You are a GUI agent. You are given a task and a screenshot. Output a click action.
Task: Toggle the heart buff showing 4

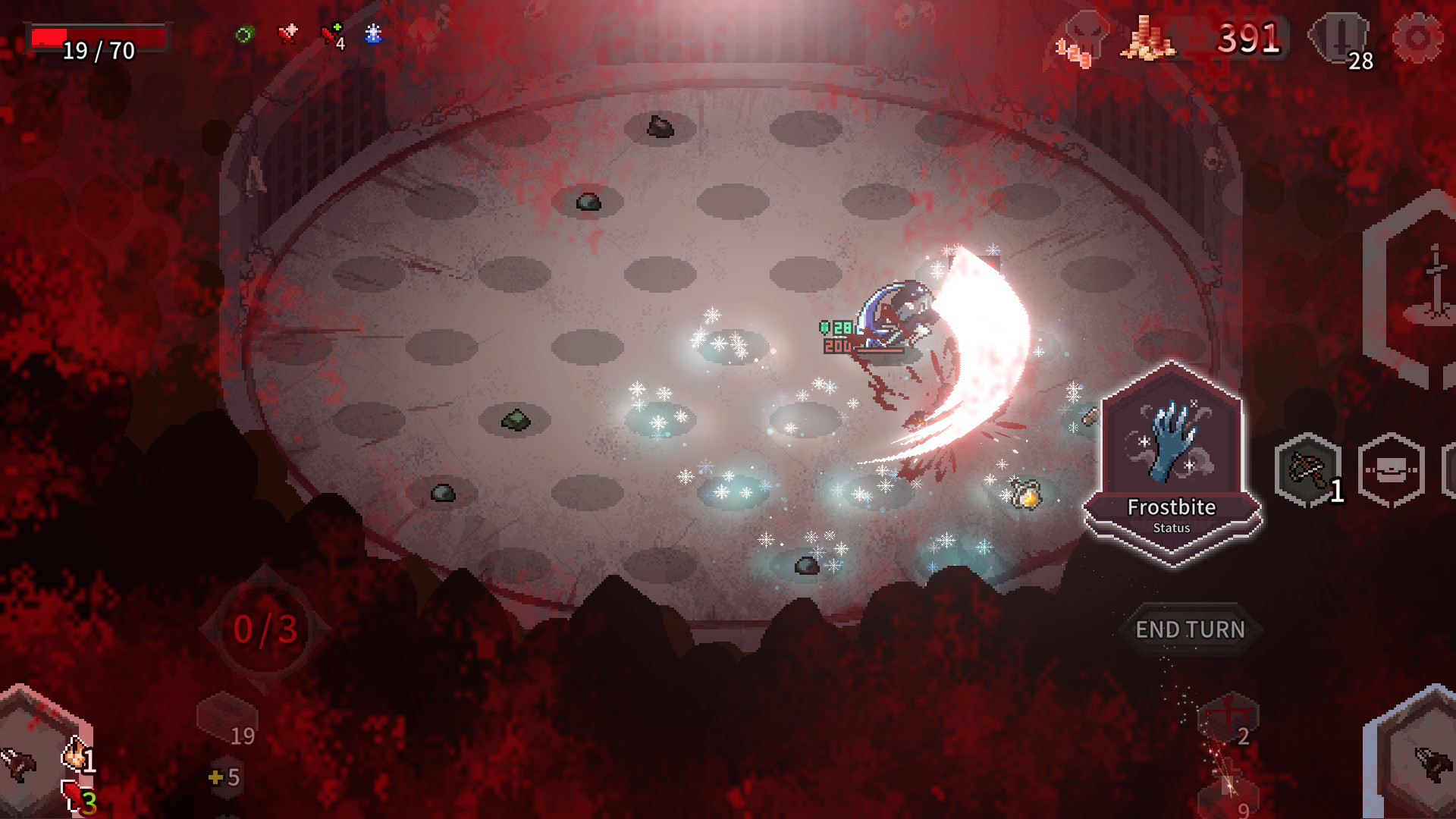pos(331,34)
